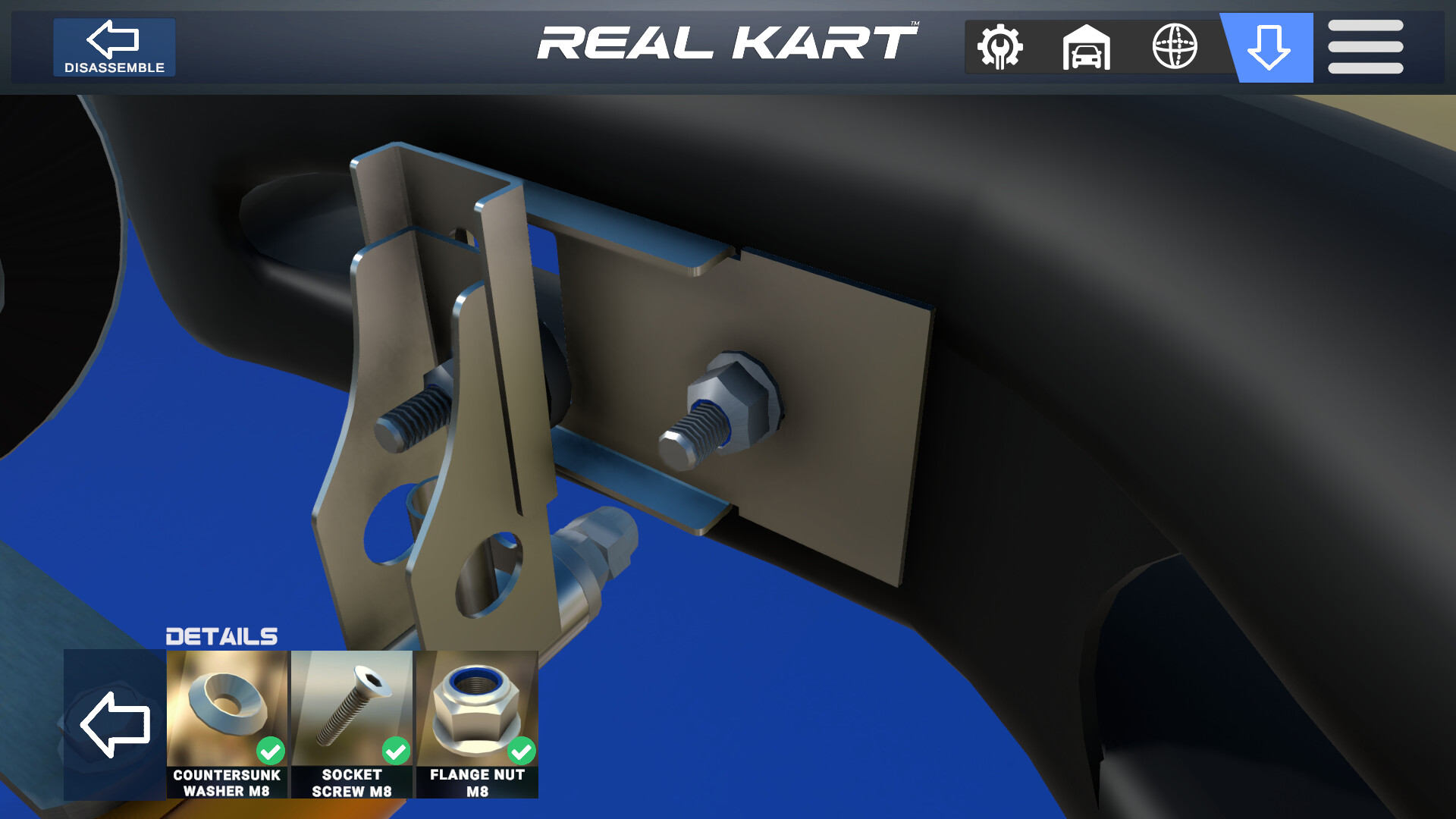Select the back arrow inside Disassemble
Image resolution: width=1456 pixels, height=819 pixels.
(114, 39)
